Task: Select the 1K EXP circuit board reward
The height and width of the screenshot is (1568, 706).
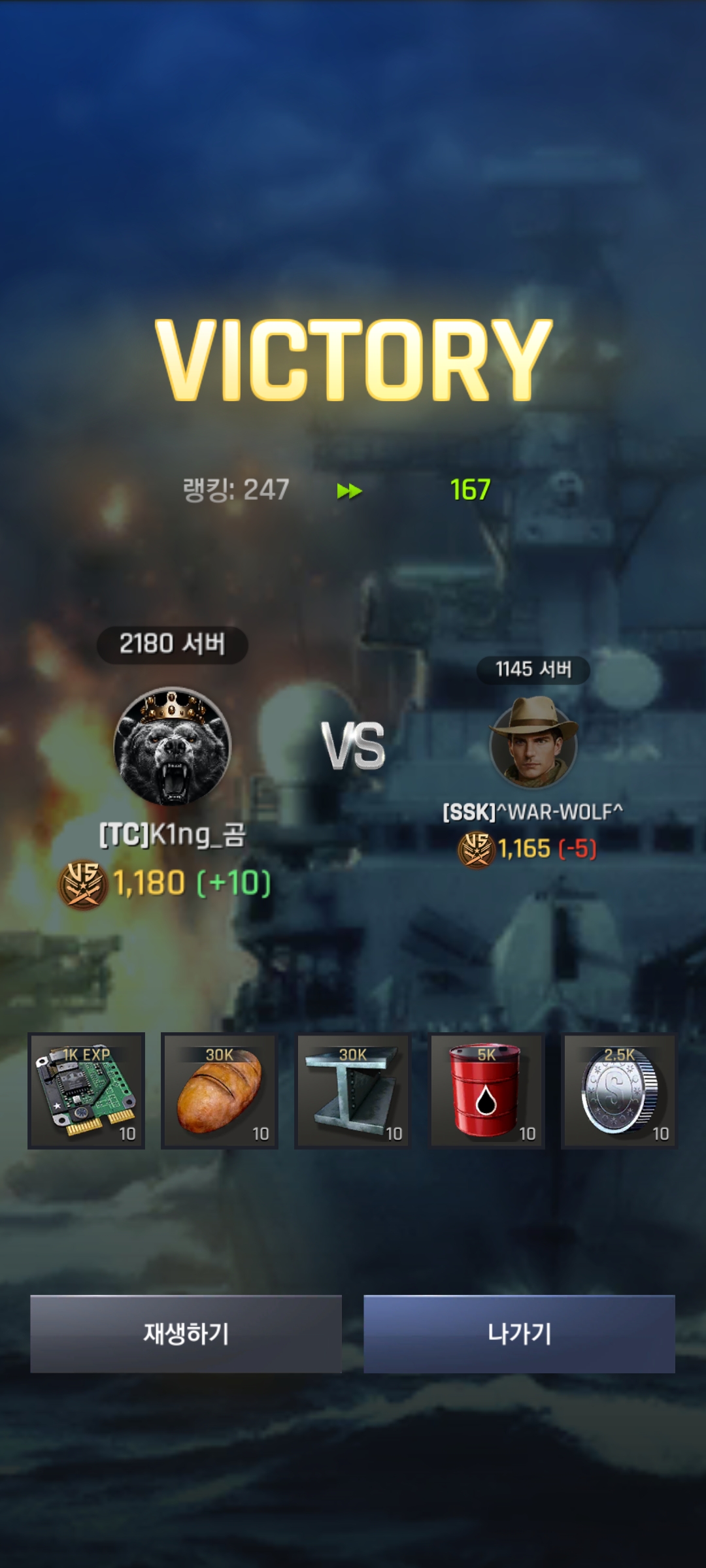Action: pos(86,1090)
